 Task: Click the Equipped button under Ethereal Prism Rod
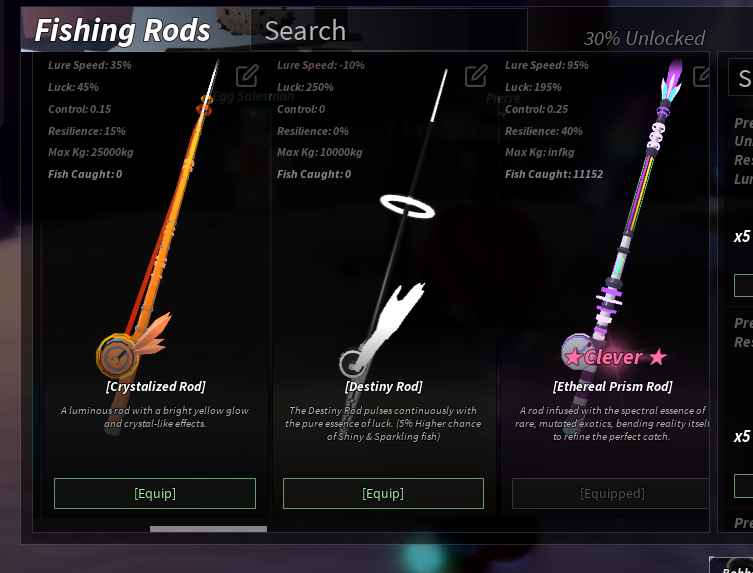[611, 493]
